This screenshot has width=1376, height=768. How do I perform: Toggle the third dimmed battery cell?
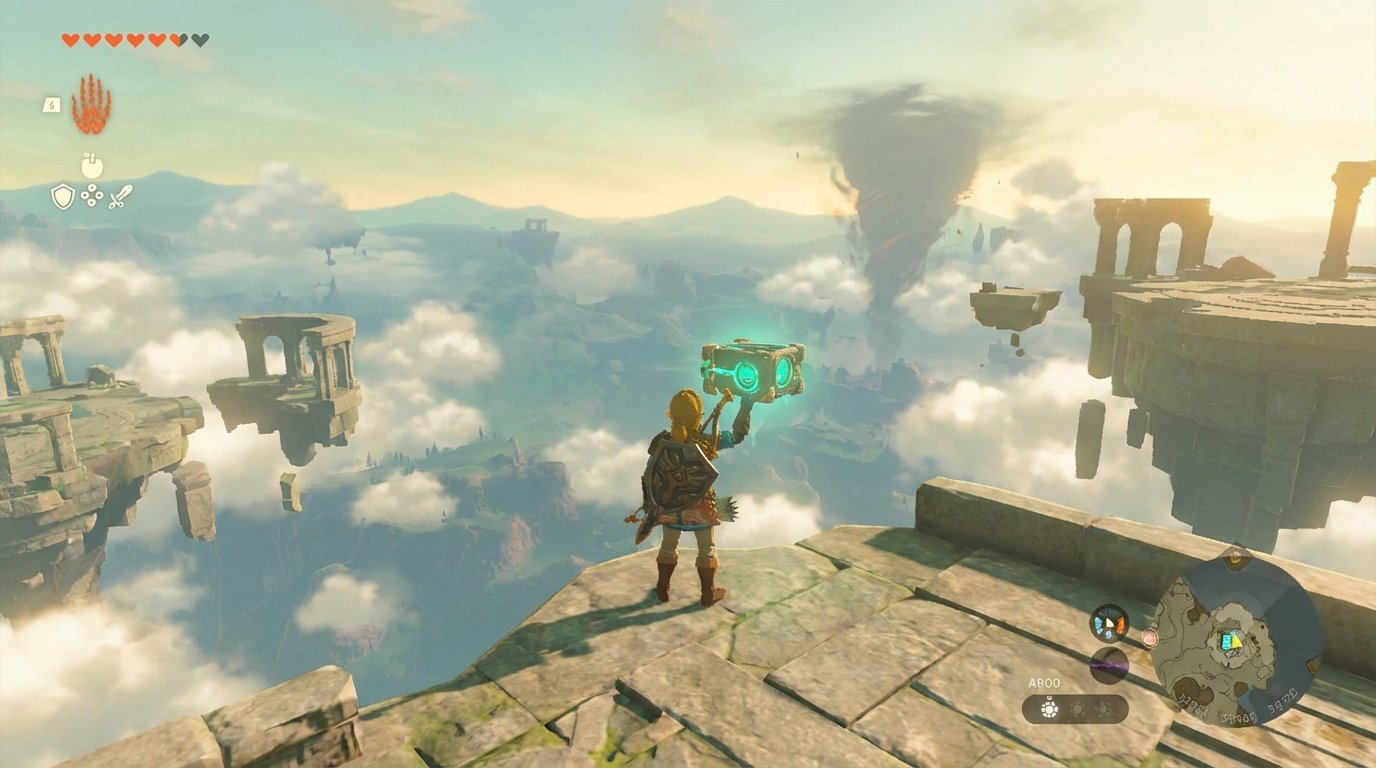click(1102, 709)
